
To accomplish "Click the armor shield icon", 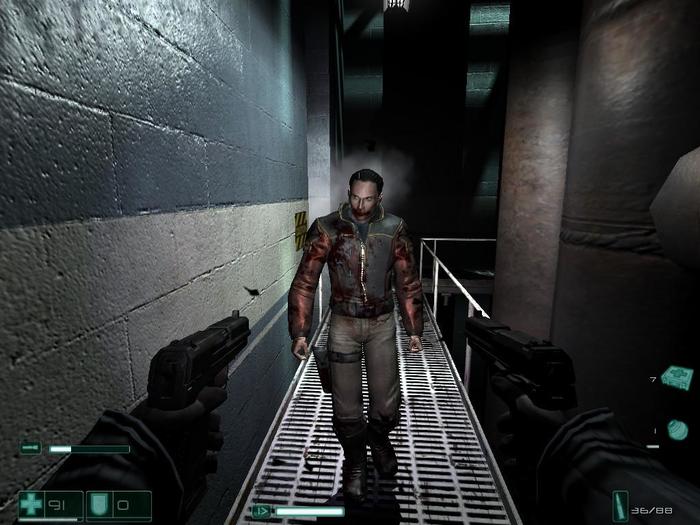I will 100,504.
